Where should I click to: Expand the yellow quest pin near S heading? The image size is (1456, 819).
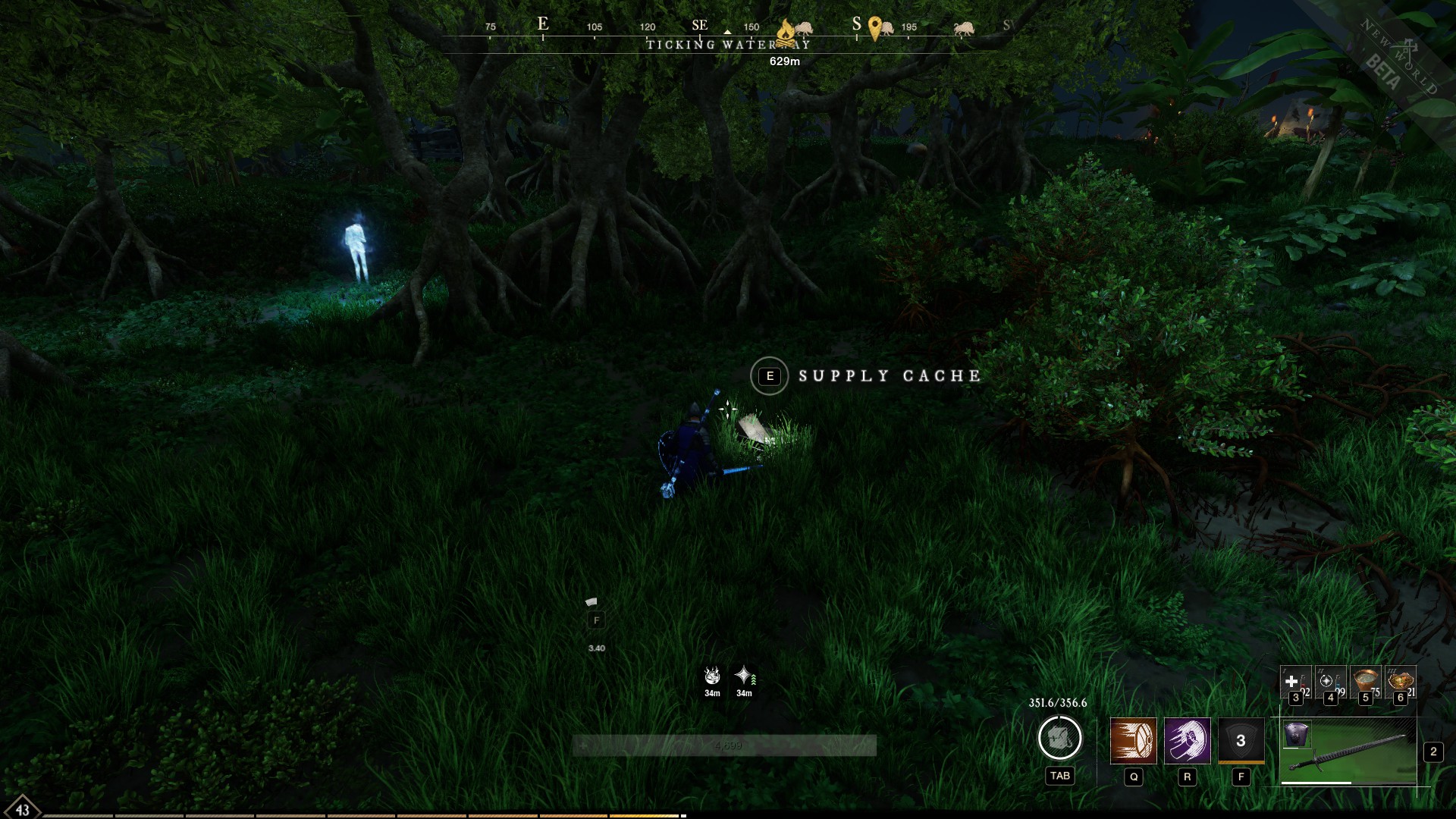875,29
